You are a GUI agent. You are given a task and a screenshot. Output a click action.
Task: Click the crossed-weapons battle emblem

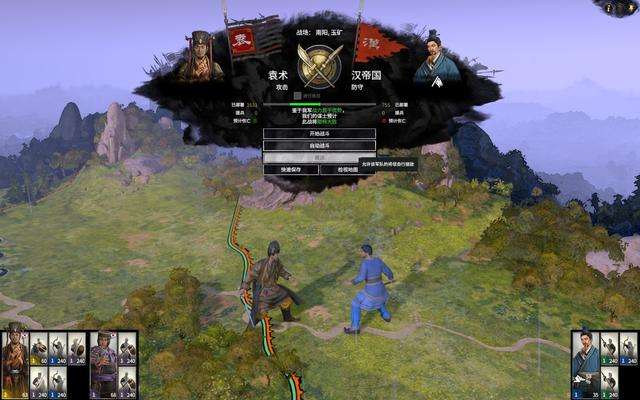point(319,65)
